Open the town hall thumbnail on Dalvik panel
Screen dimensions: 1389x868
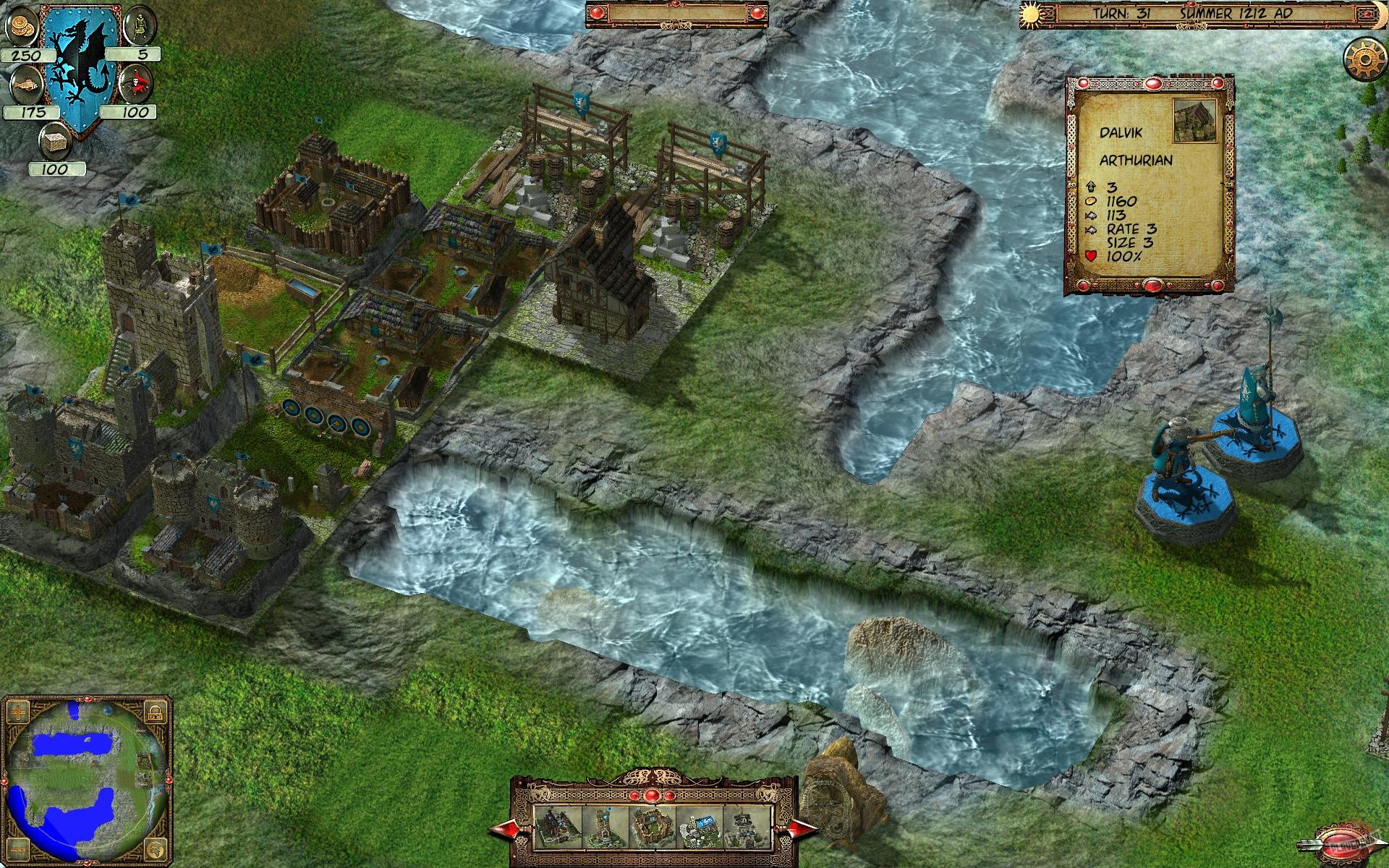click(x=1196, y=119)
